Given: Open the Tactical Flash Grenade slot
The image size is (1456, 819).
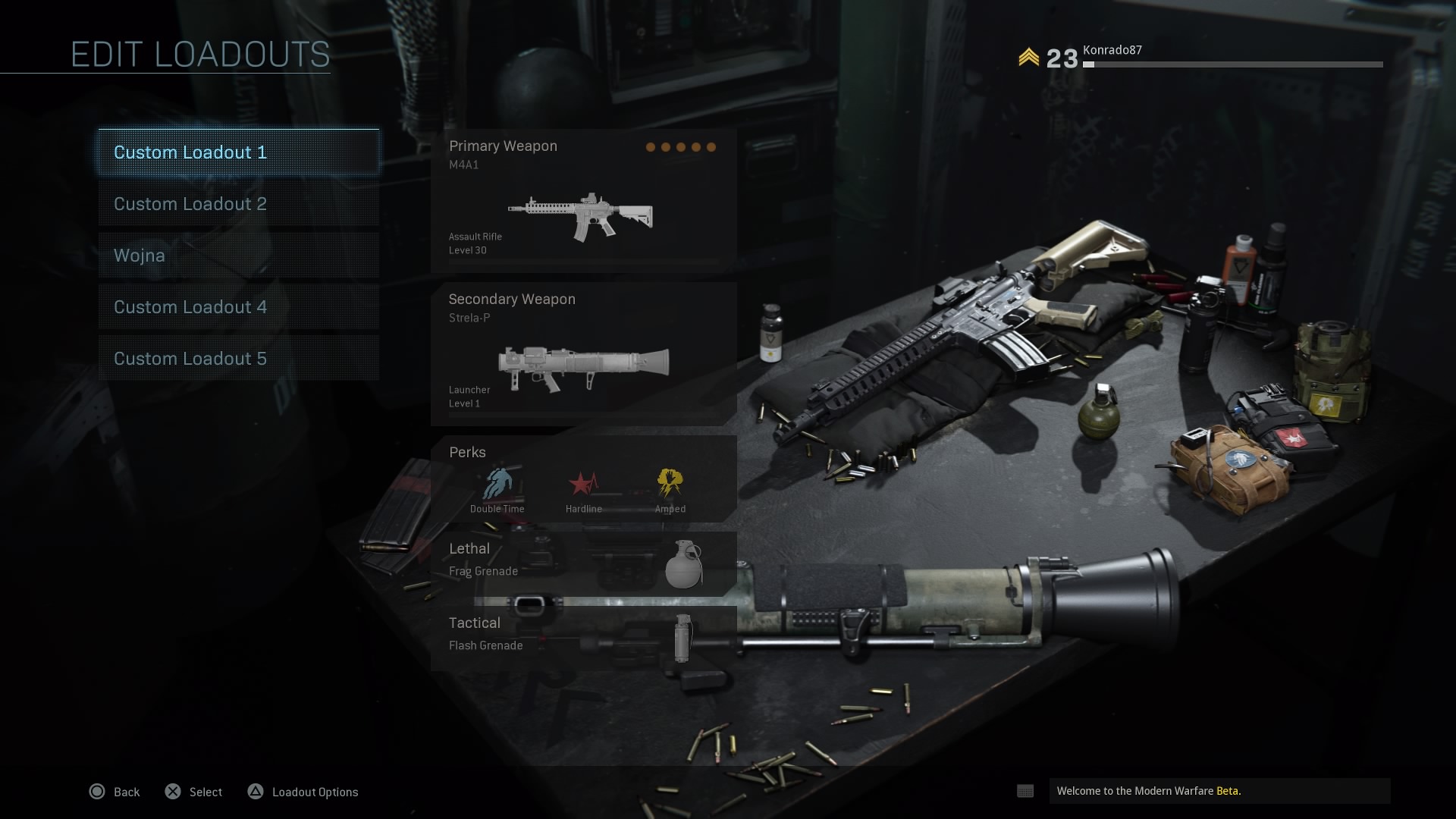Looking at the screenshot, I should click(x=583, y=638).
